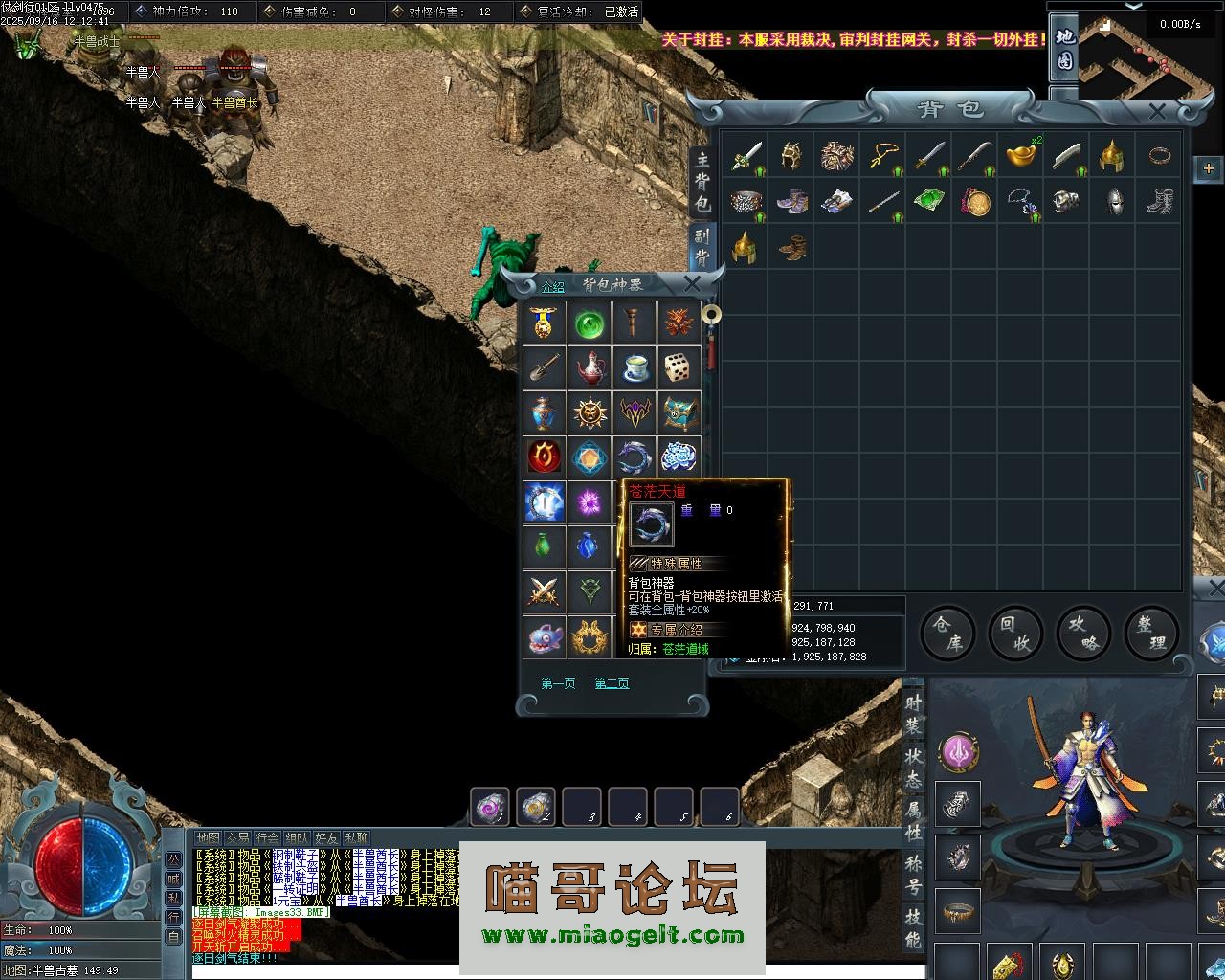The width and height of the screenshot is (1225, 980).
Task: Show 第一页 of the artifact panel
Action: [x=558, y=683]
